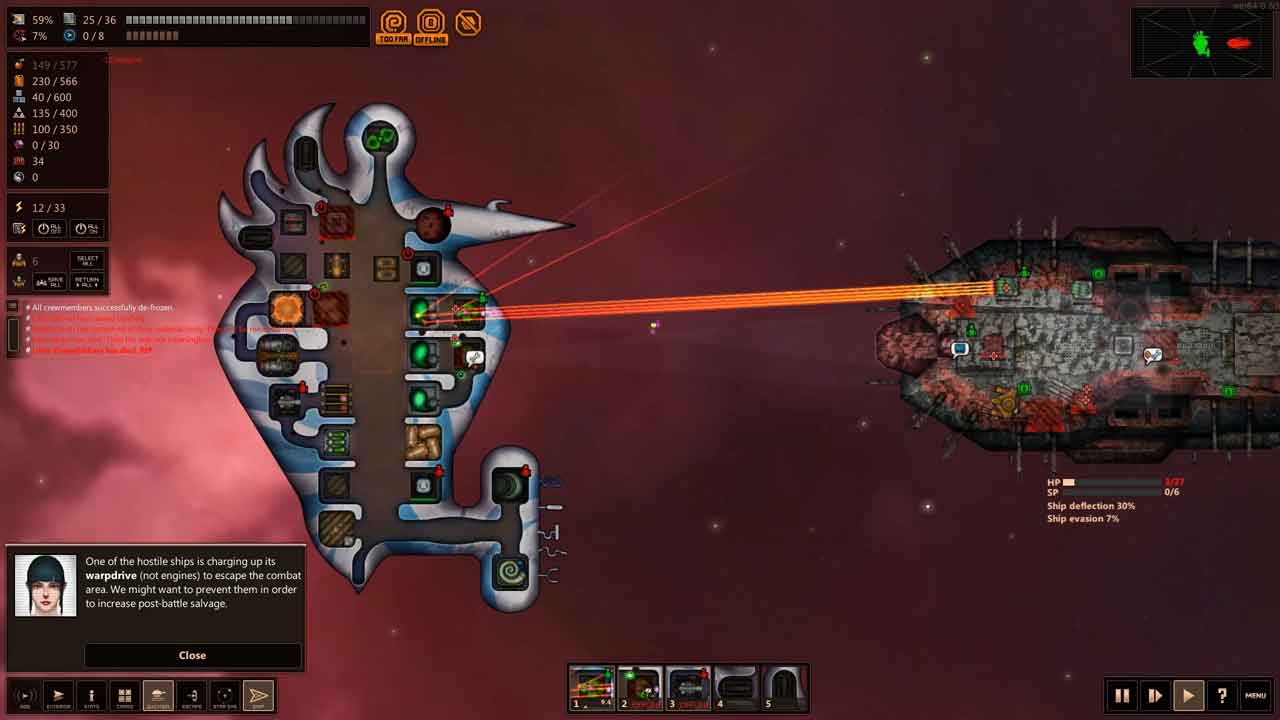The width and height of the screenshot is (1280, 720).
Task: Pause the game
Action: (x=1122, y=695)
